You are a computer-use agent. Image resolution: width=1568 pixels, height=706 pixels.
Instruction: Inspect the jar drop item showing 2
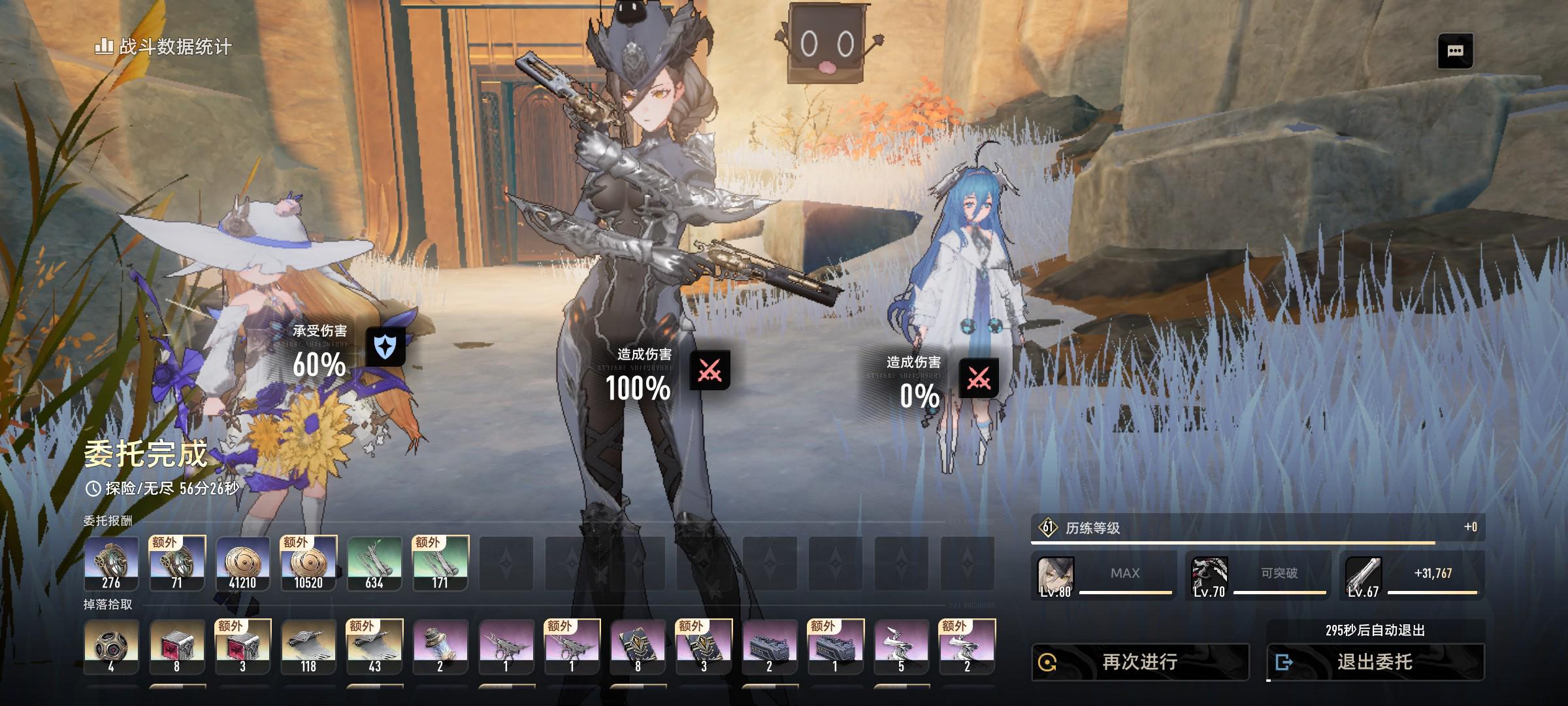pyautogui.click(x=440, y=647)
